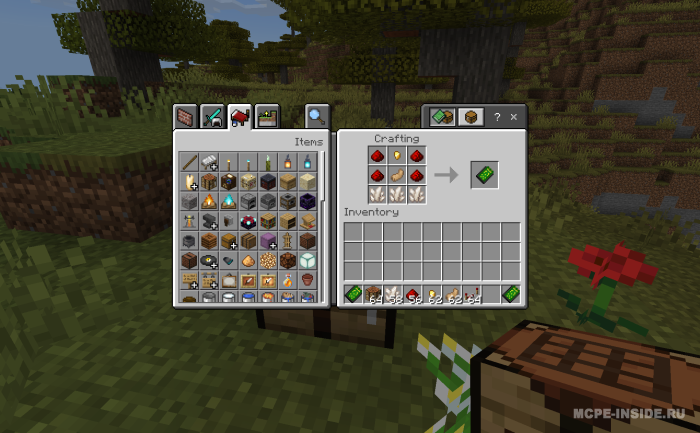Open the Construction tab with brick icon

tap(185, 117)
